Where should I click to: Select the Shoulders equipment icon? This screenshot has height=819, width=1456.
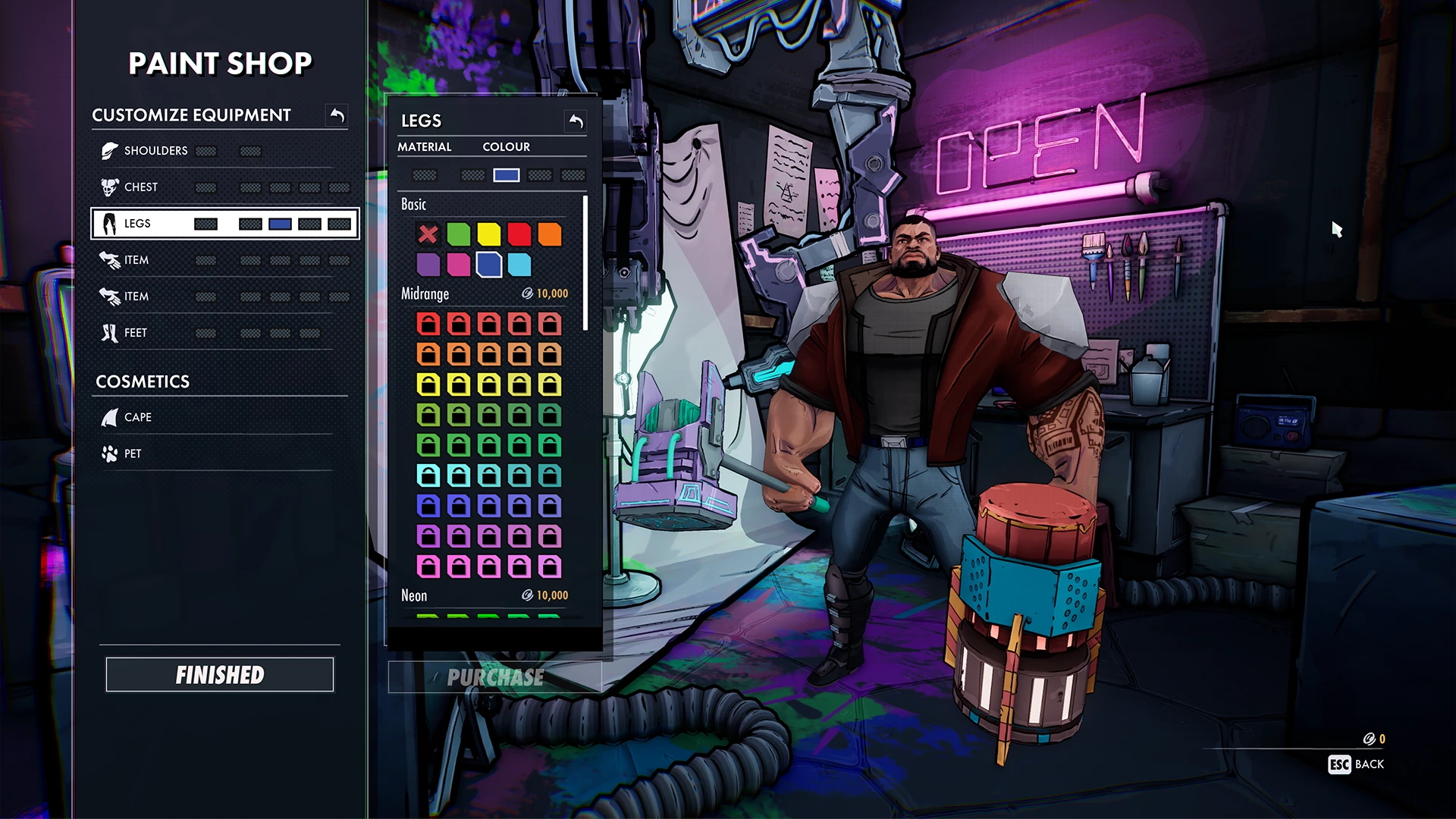click(111, 150)
